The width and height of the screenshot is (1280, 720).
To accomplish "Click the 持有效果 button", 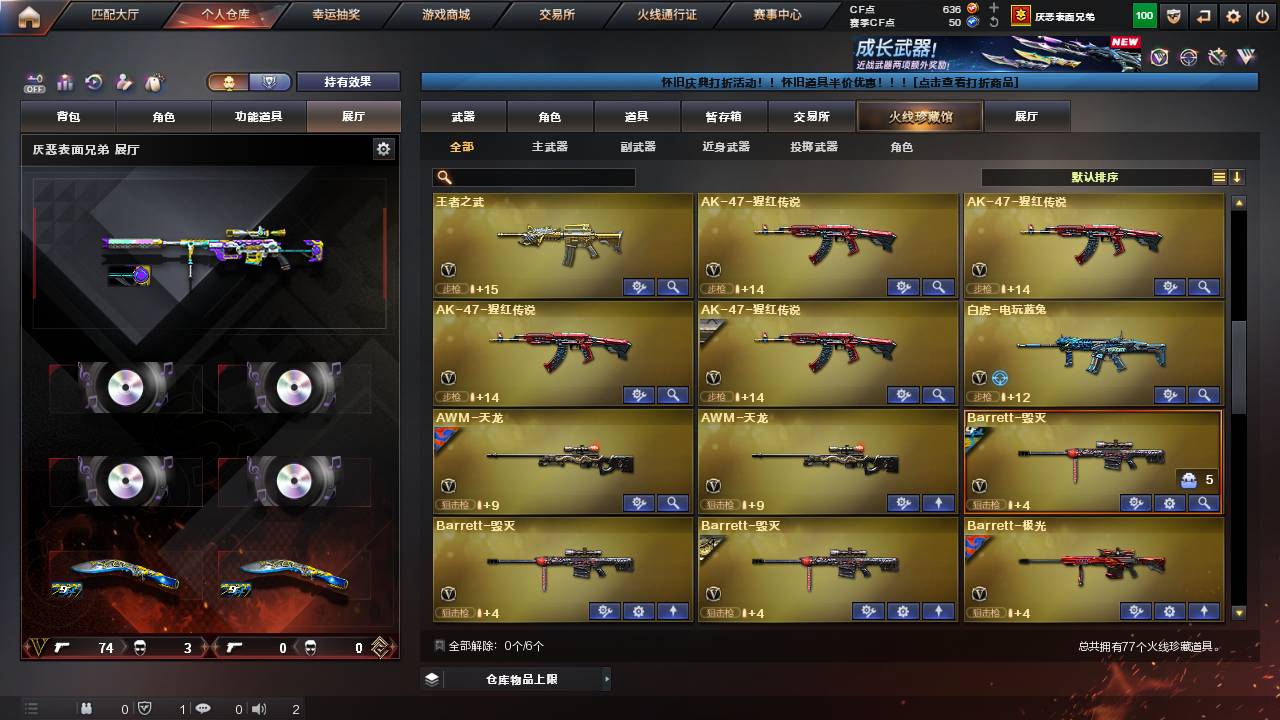I will (348, 81).
